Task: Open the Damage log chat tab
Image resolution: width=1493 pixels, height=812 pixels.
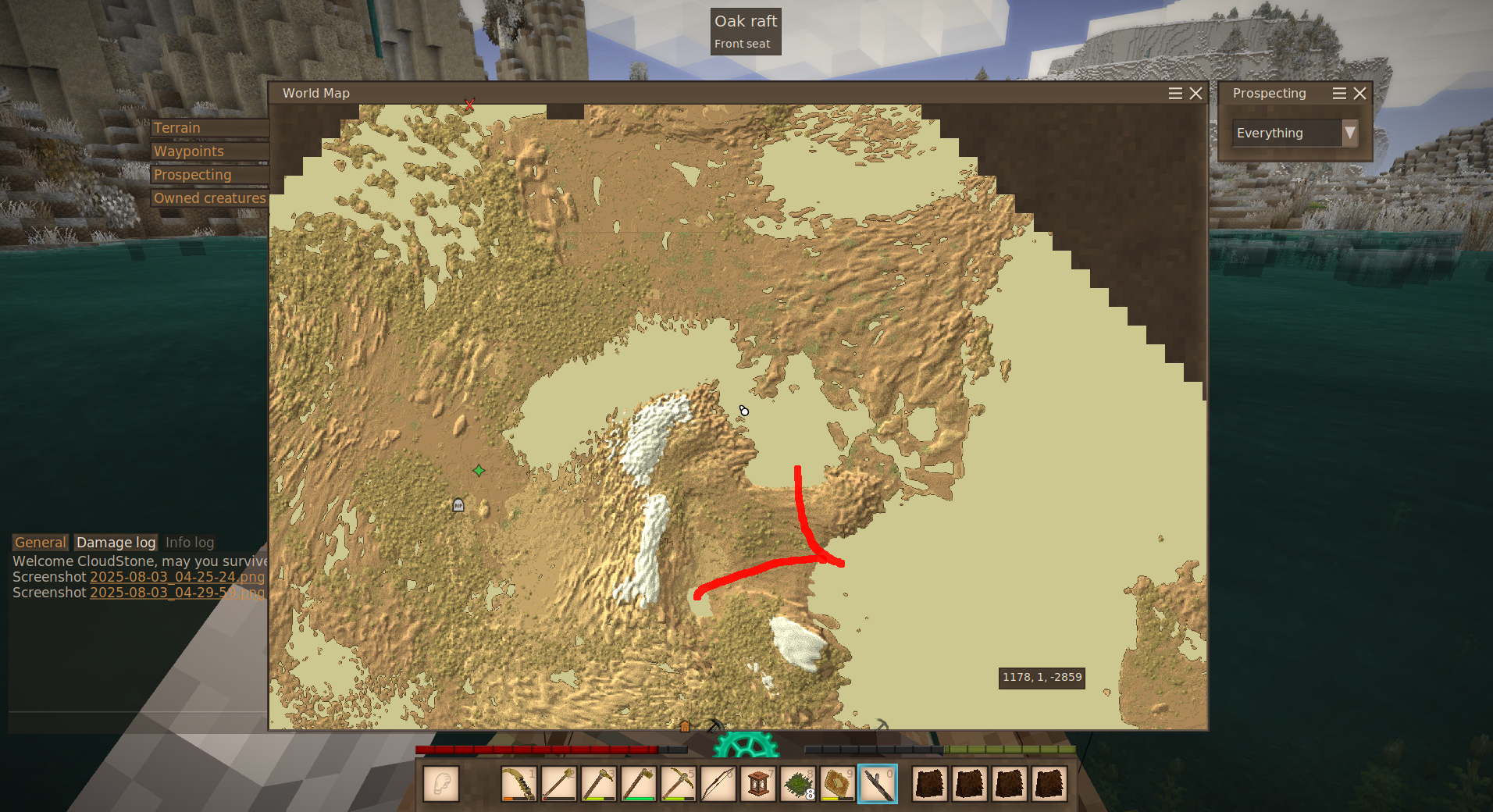Action: [x=116, y=543]
